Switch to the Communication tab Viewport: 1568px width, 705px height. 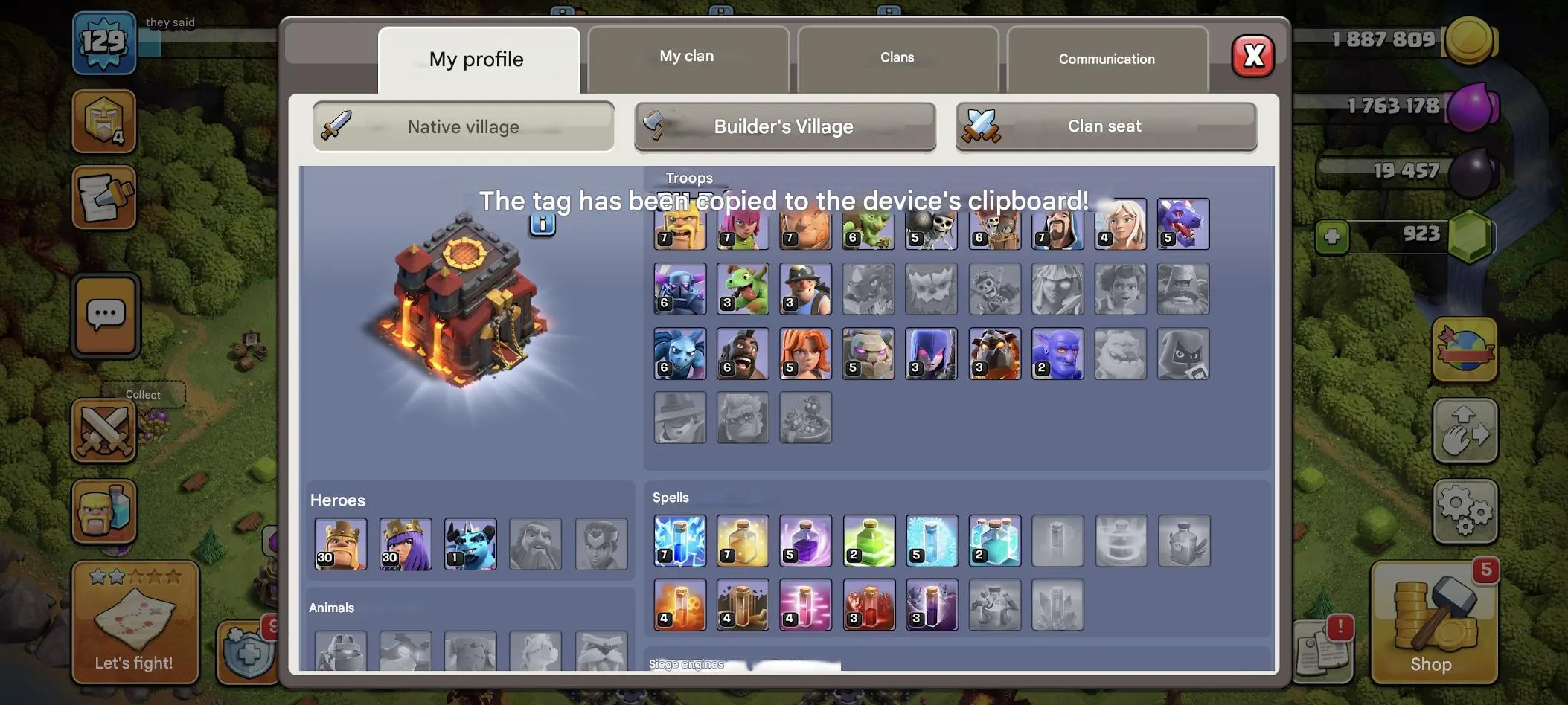point(1106,59)
